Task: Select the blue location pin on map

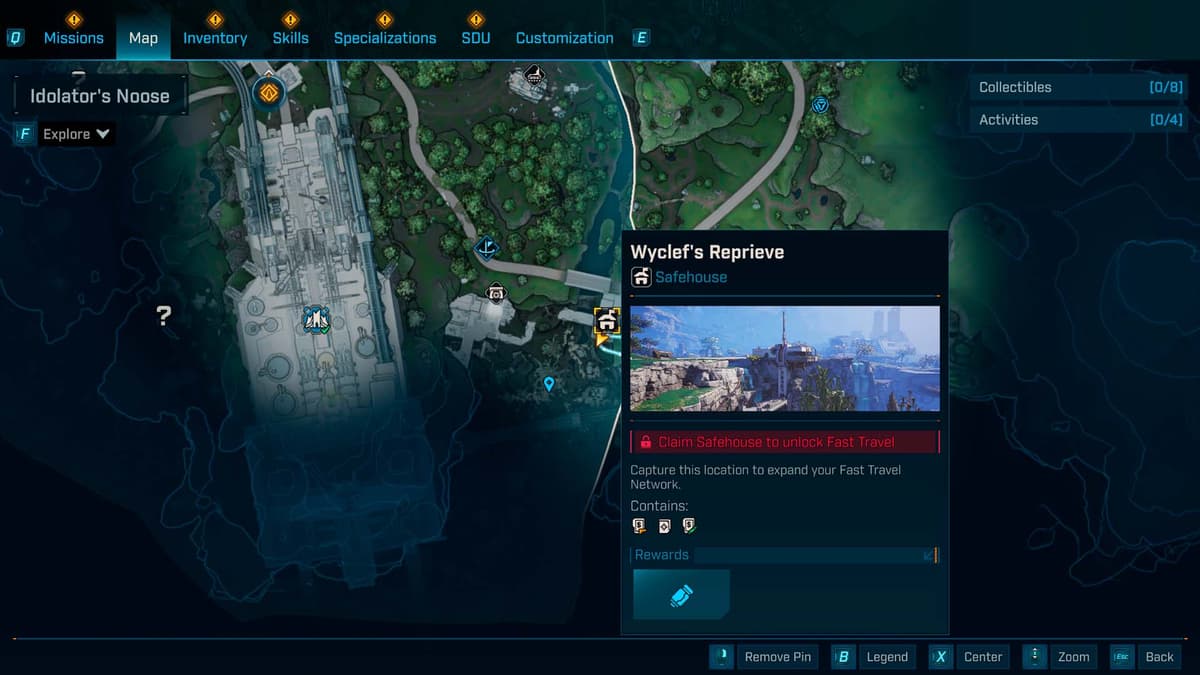Action: (x=548, y=383)
